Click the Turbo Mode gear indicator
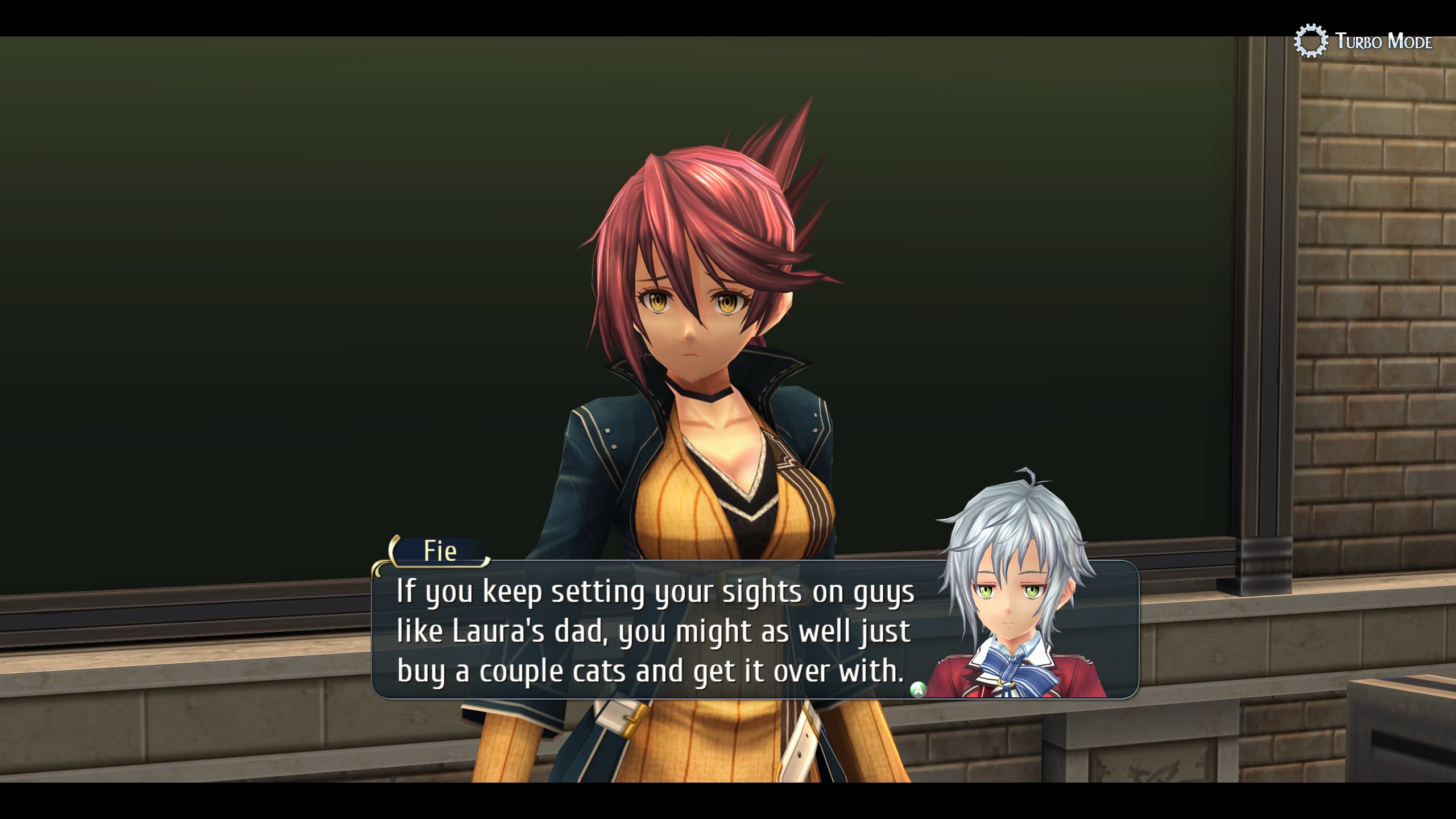 (1310, 41)
